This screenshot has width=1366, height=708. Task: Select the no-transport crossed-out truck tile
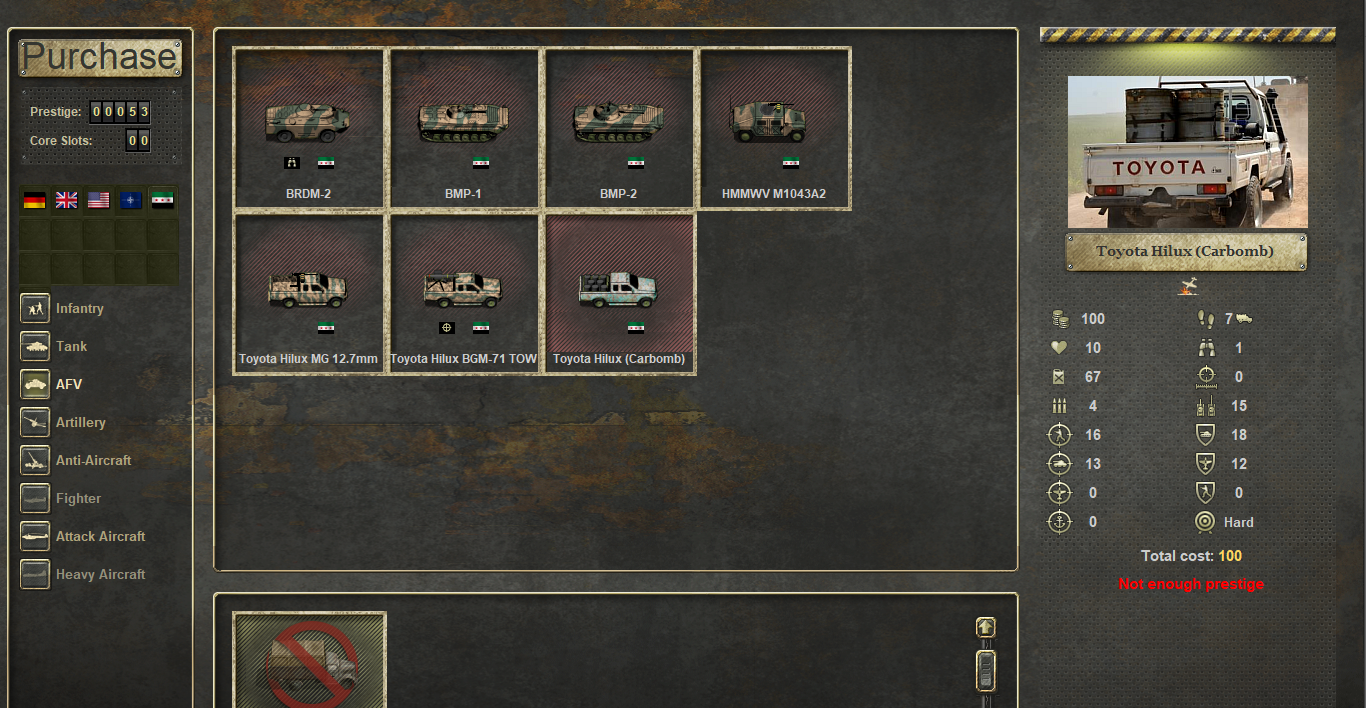click(310, 660)
